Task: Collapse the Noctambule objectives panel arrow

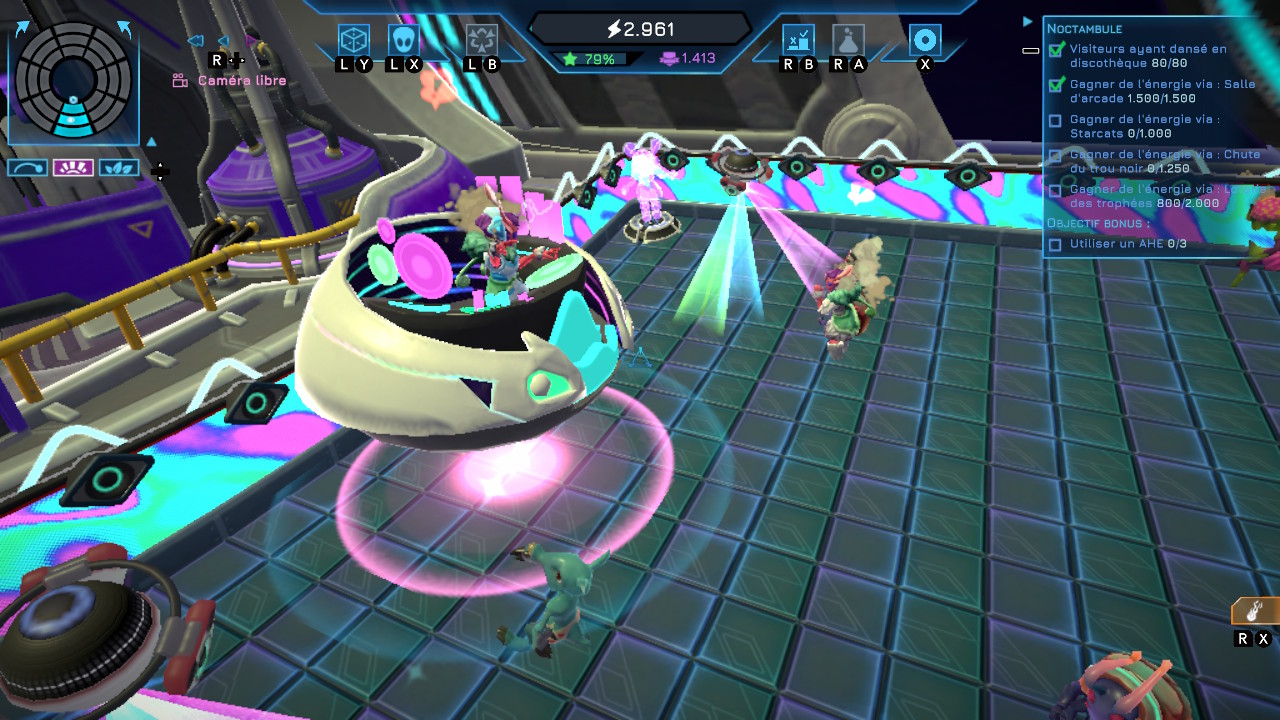Action: click(1027, 21)
